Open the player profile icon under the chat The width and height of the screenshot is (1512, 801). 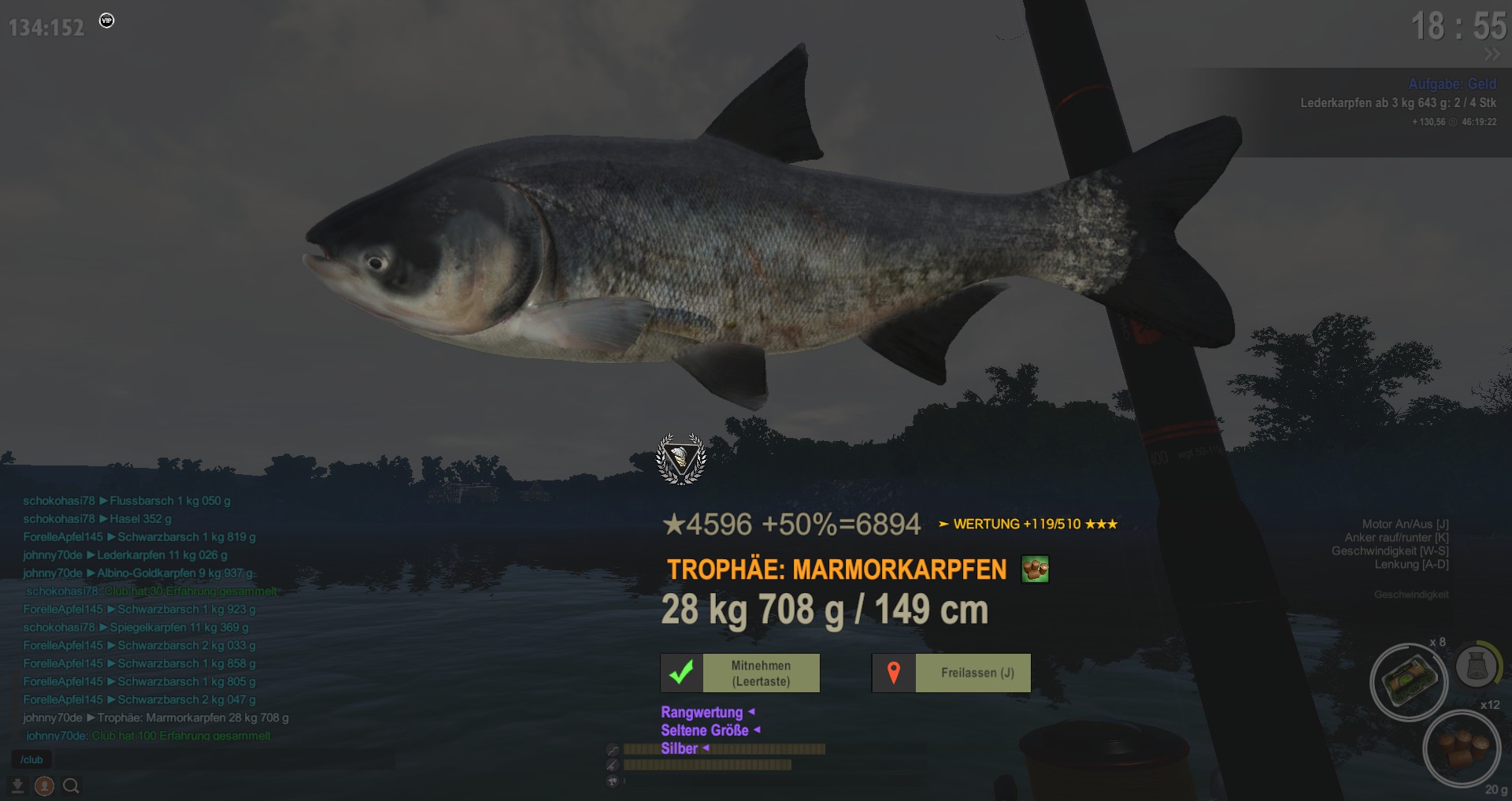pos(44,786)
